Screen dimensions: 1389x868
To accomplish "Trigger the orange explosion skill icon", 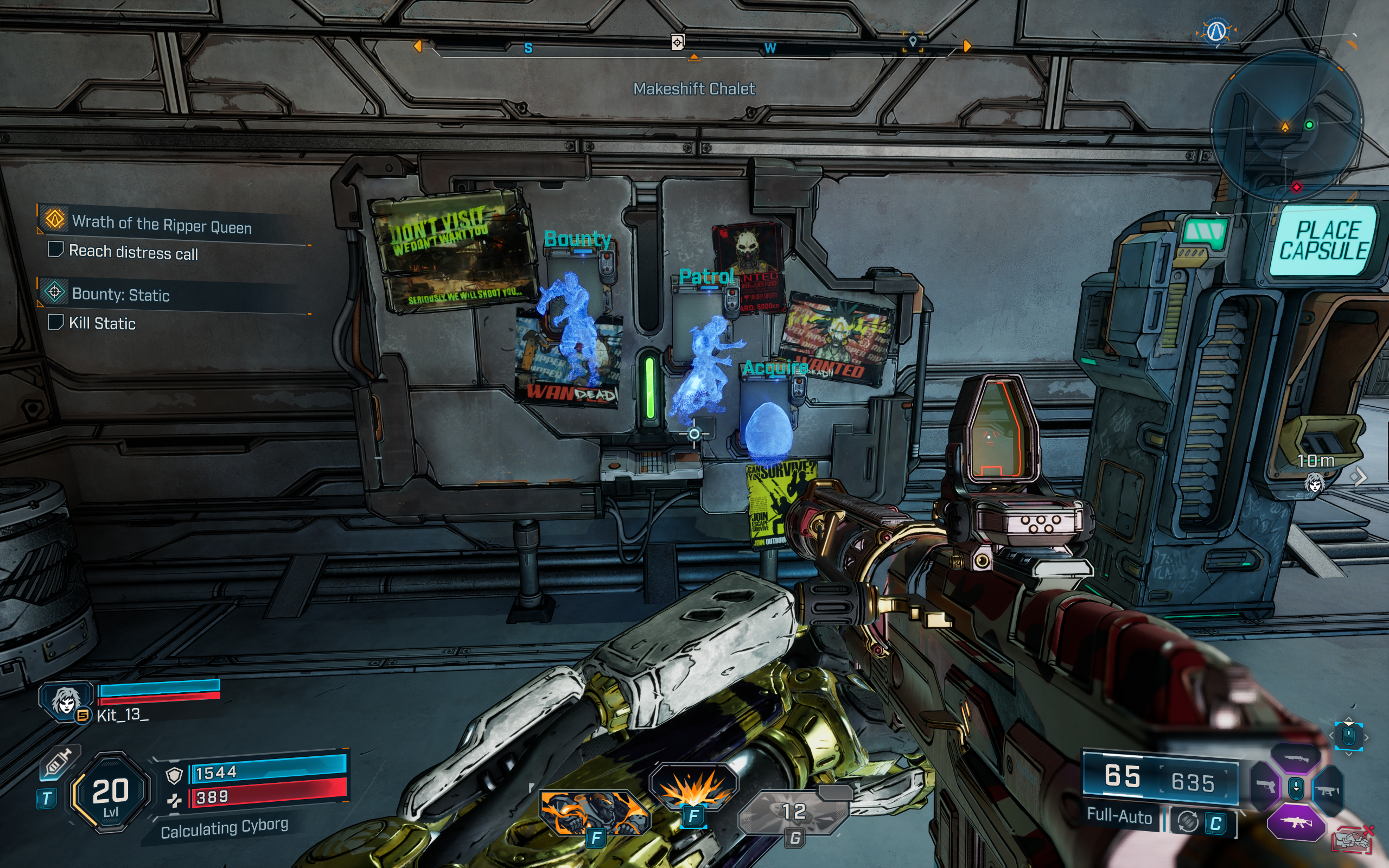I will point(693,788).
